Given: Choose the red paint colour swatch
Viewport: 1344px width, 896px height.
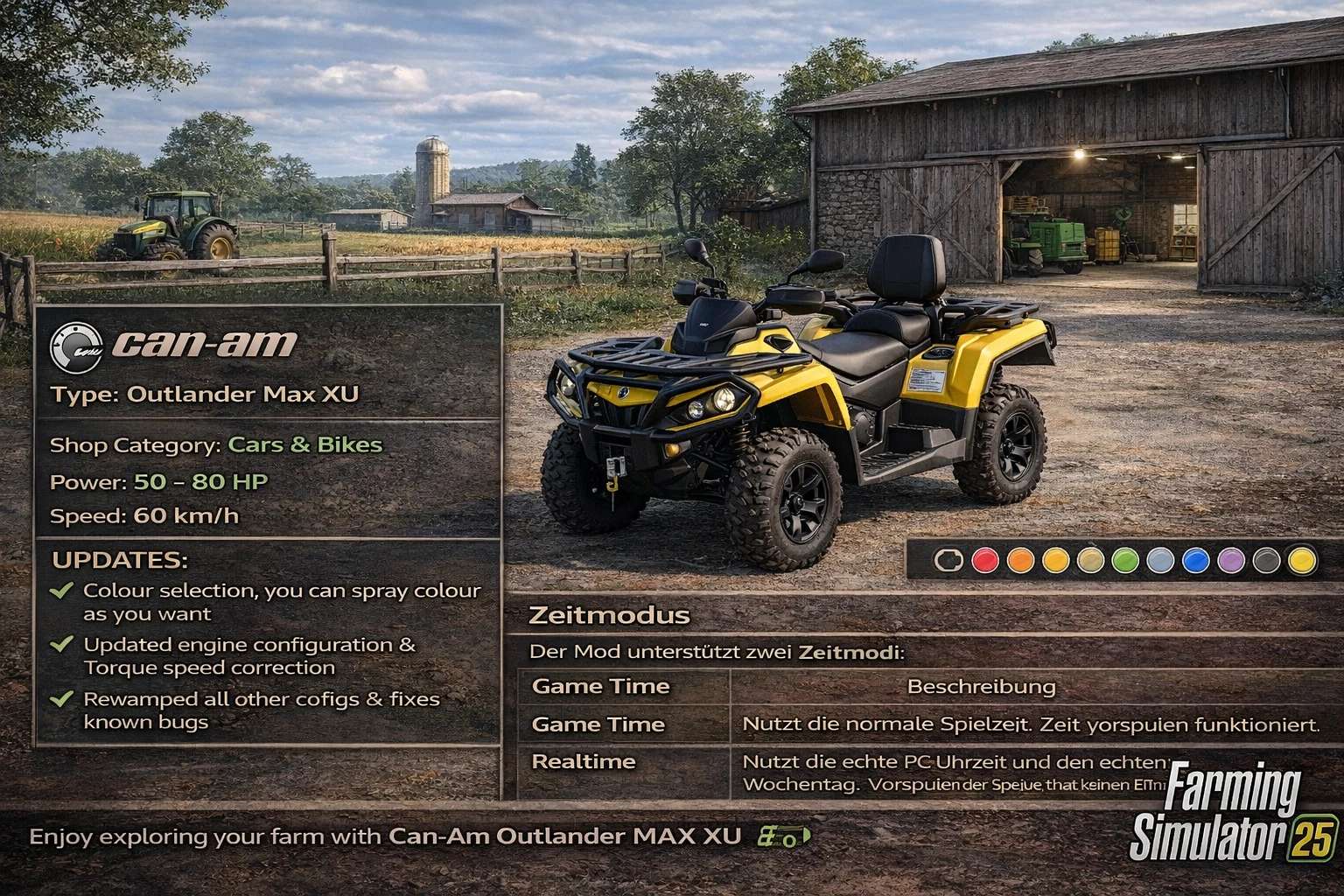Looking at the screenshot, I should [x=985, y=560].
